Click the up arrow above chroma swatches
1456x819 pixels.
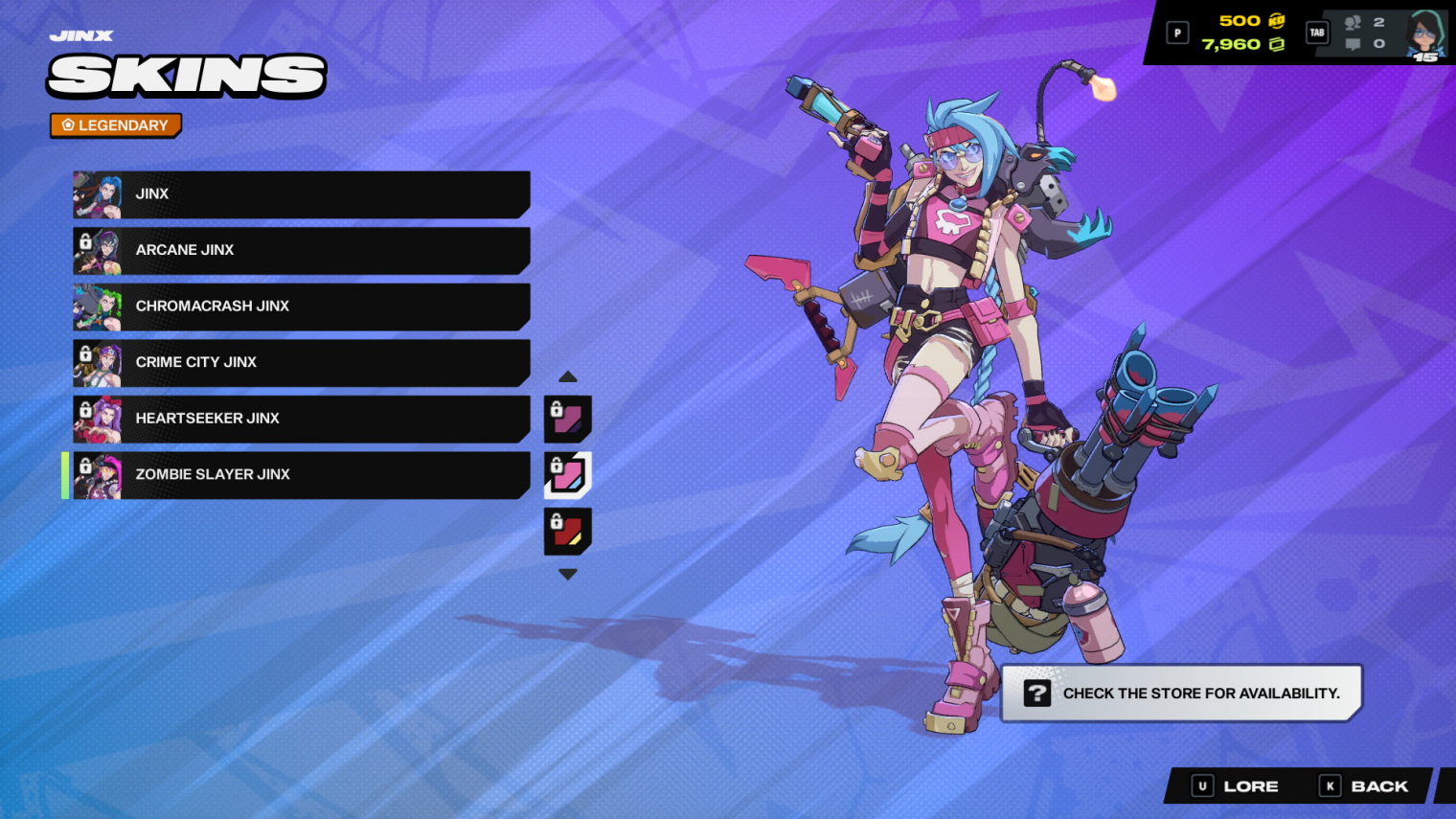[x=568, y=377]
